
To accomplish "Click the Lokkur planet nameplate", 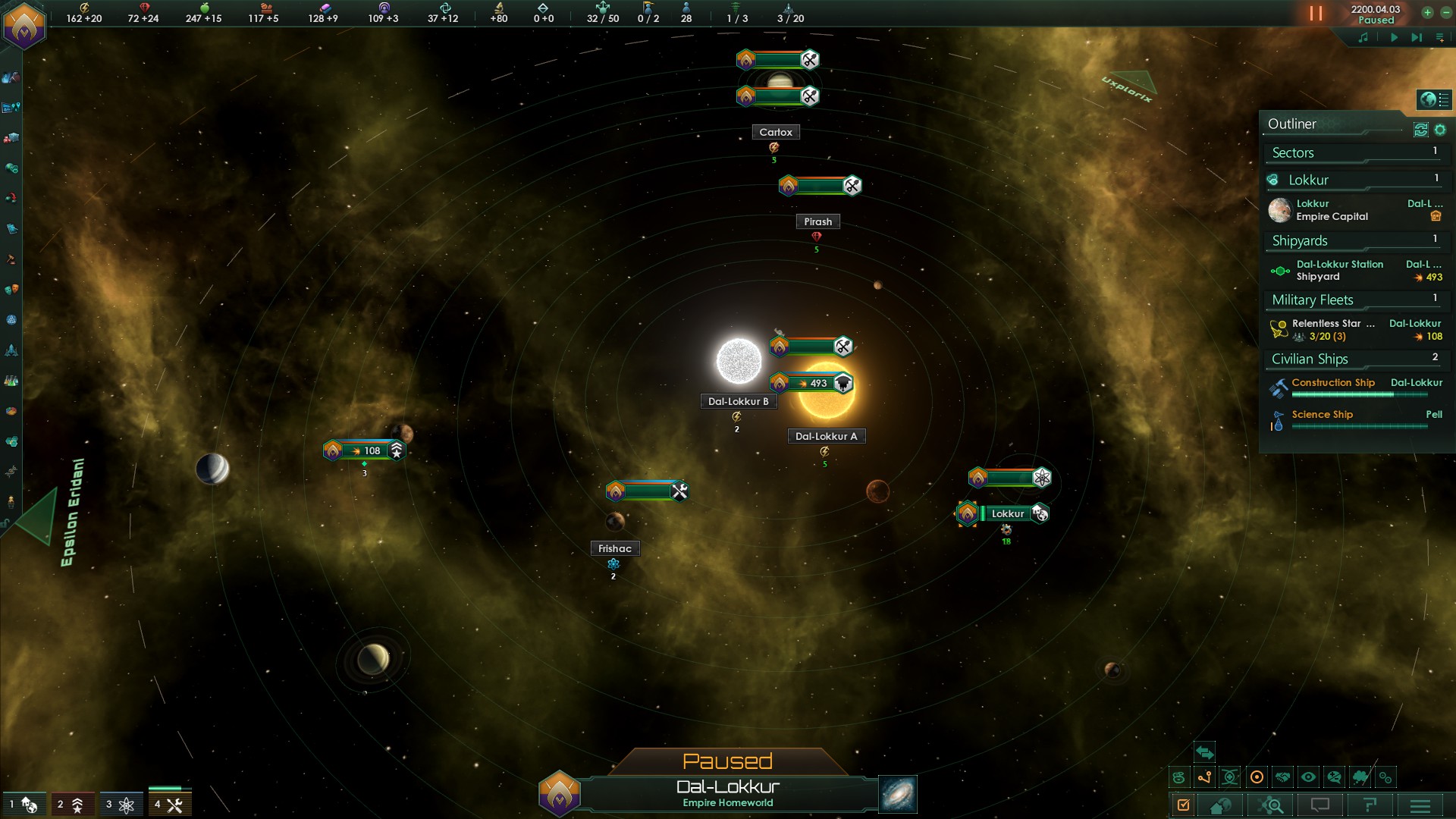I will point(1007,514).
